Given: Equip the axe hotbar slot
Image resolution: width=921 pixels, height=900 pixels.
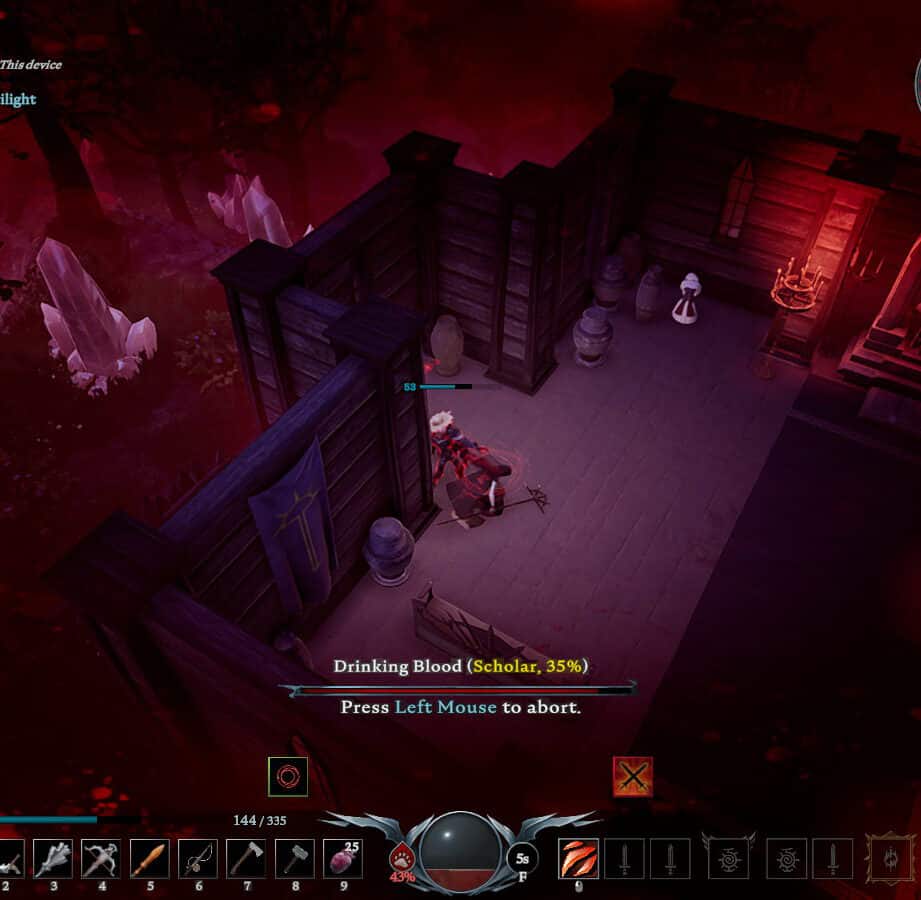Looking at the screenshot, I should [x=245, y=858].
